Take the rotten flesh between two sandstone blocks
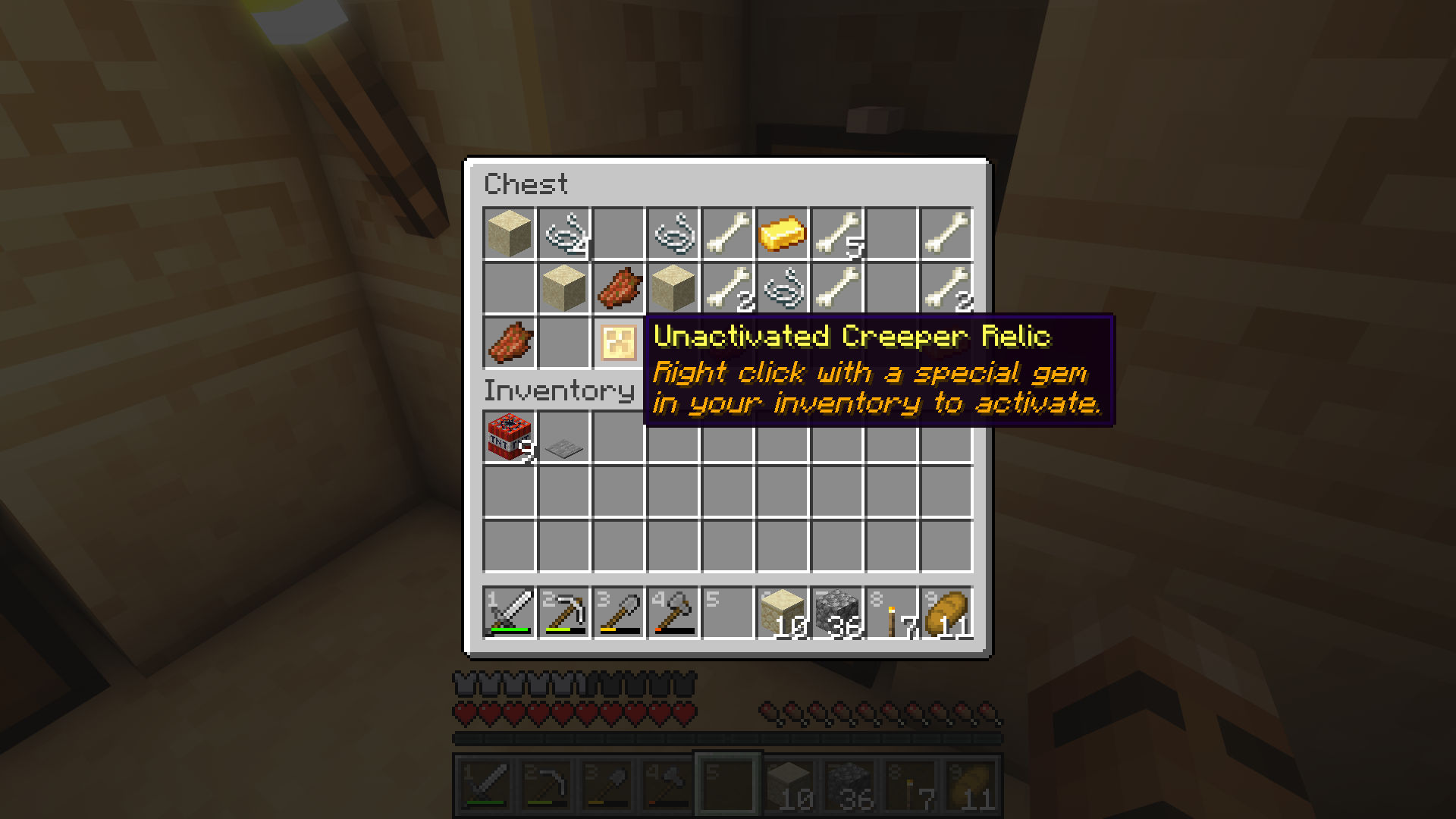The width and height of the screenshot is (1456, 819). [x=618, y=288]
